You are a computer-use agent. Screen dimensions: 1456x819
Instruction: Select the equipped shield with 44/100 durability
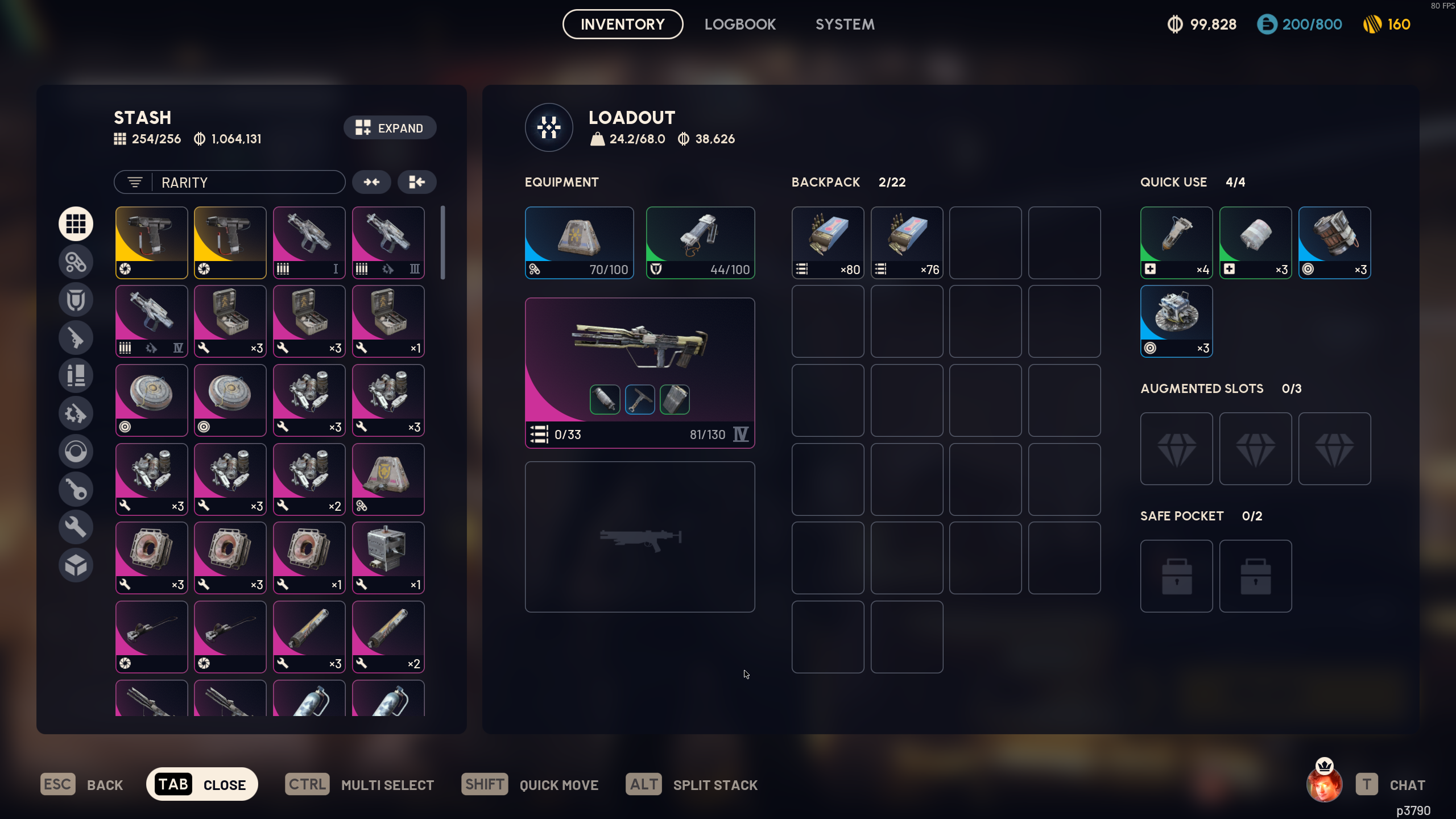coord(700,242)
